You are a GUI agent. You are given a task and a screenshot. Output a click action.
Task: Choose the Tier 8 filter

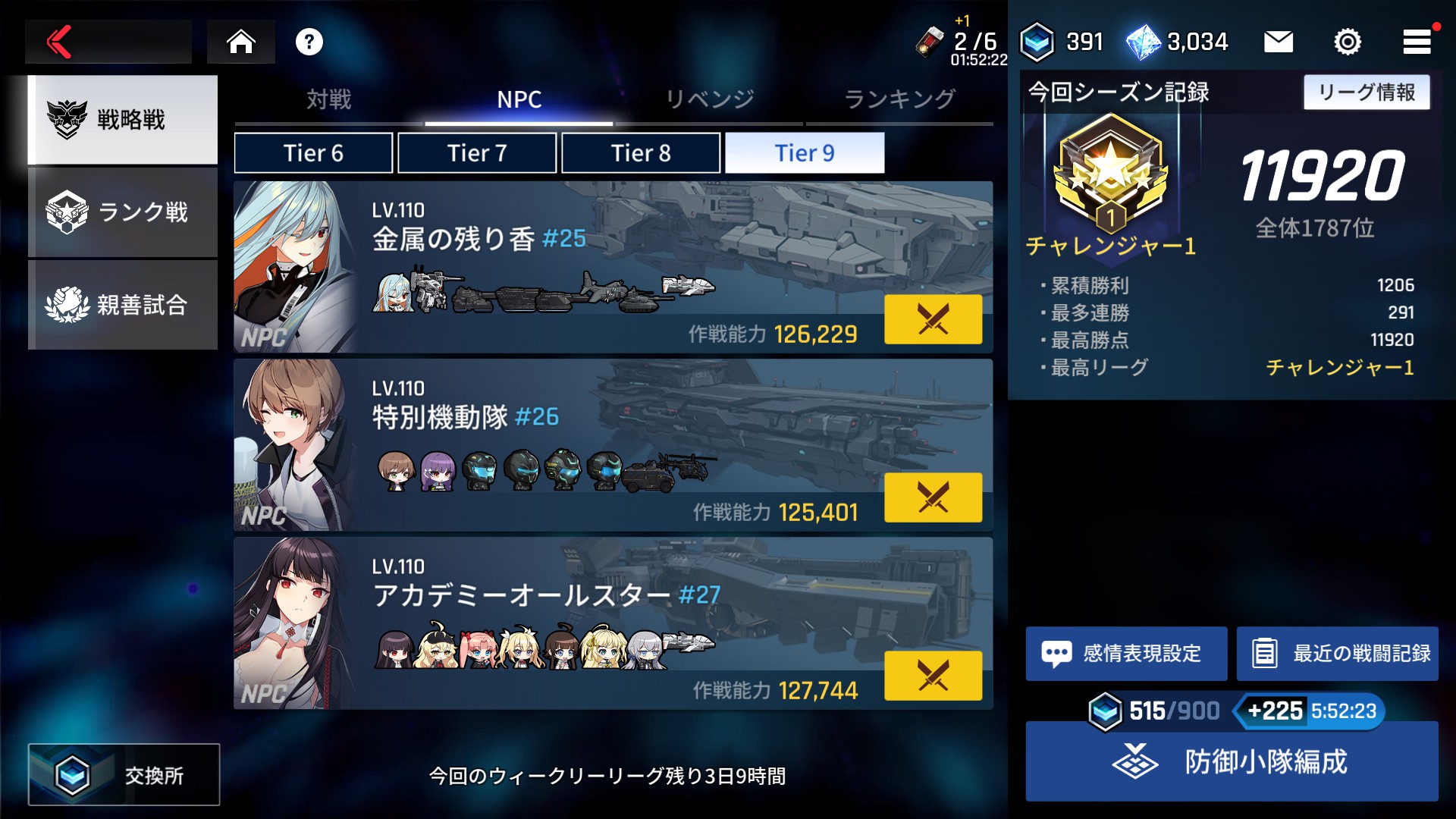click(x=641, y=153)
